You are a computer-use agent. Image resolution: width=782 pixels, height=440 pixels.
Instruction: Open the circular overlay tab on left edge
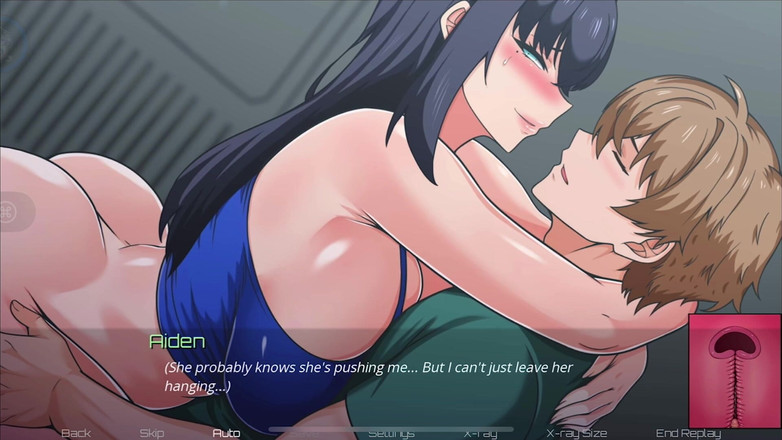coord(8,212)
